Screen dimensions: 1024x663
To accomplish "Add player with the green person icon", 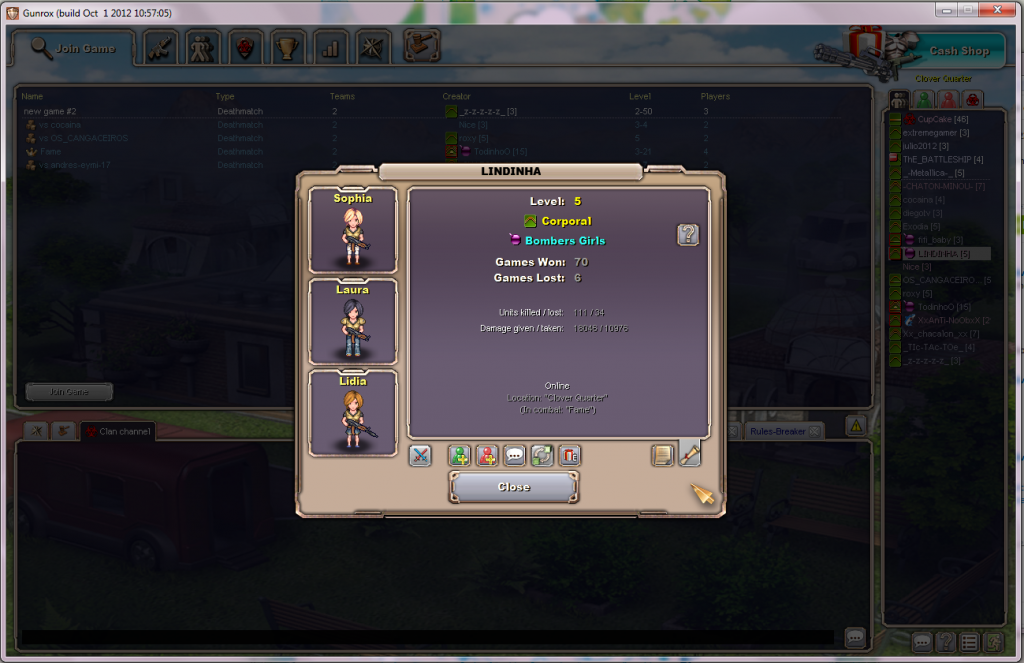I will coord(459,456).
